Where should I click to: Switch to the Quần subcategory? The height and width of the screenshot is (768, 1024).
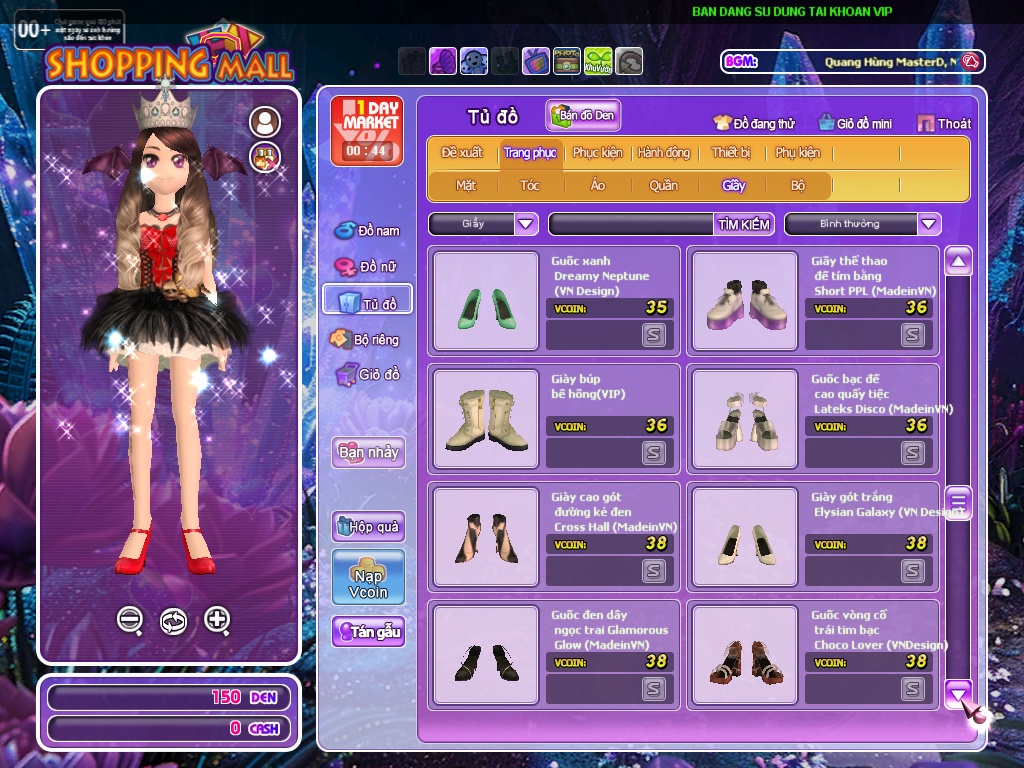(663, 185)
